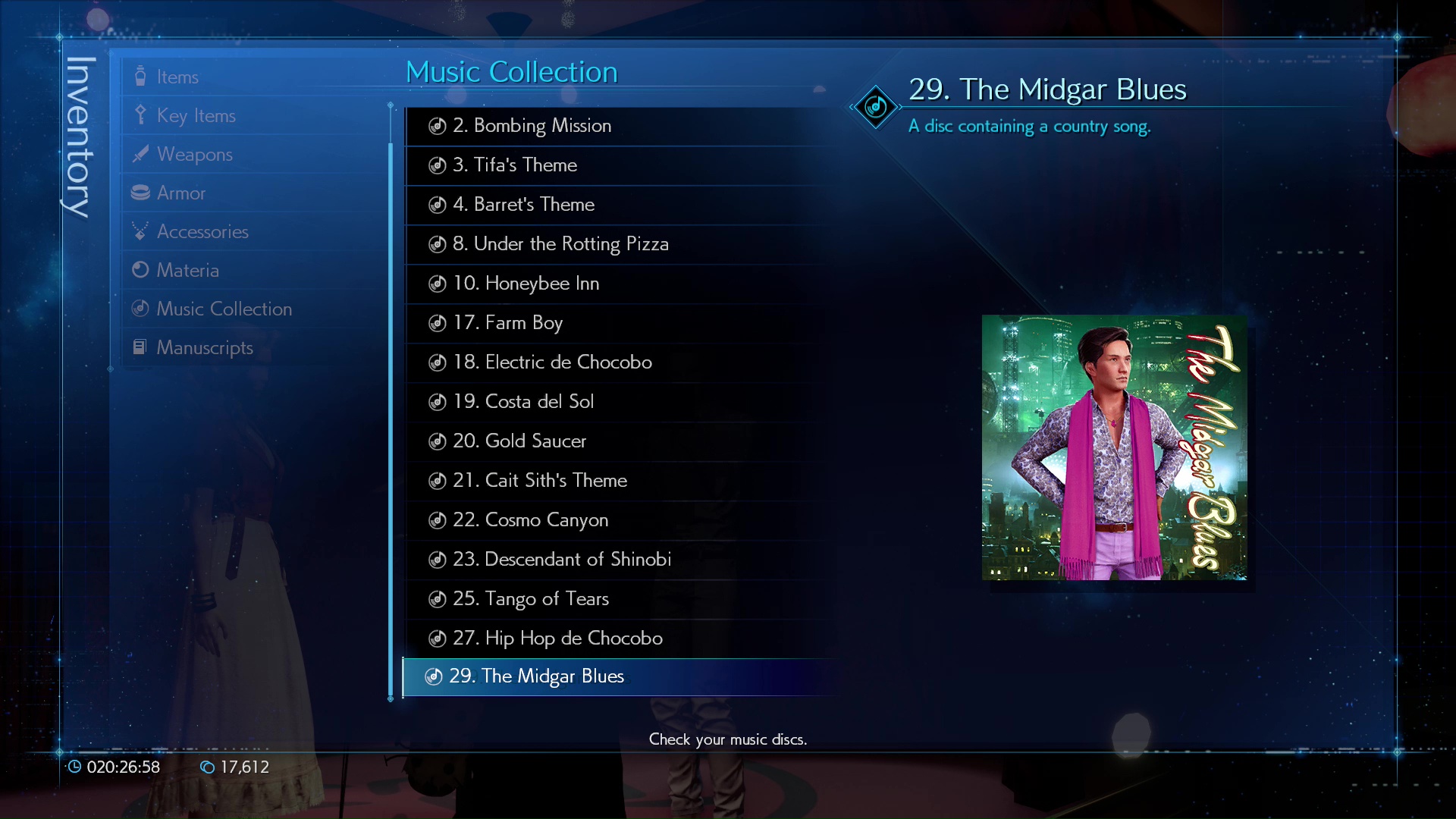
Task: Select the Music Collection disc icon
Action: (x=140, y=308)
